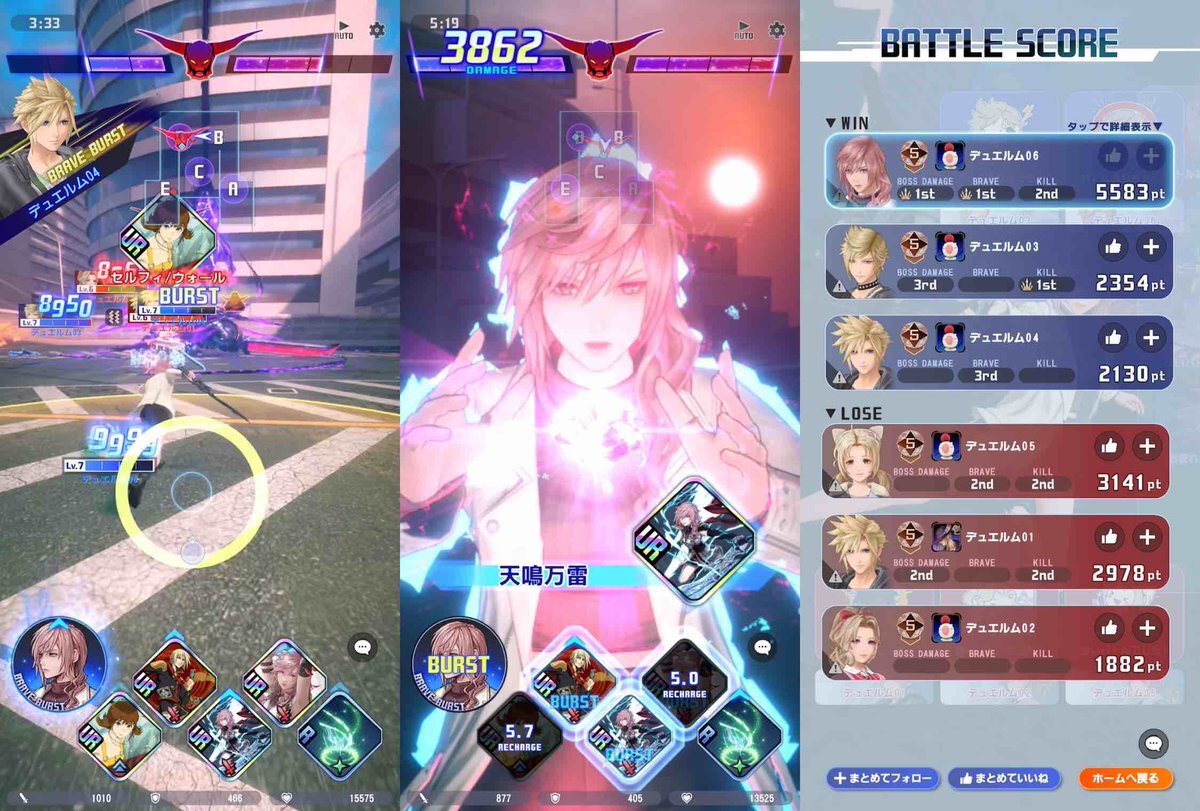The width and height of the screenshot is (1200, 811).
Task: Like デュエルム05's result row
Action: pyautogui.click(x=1108, y=446)
